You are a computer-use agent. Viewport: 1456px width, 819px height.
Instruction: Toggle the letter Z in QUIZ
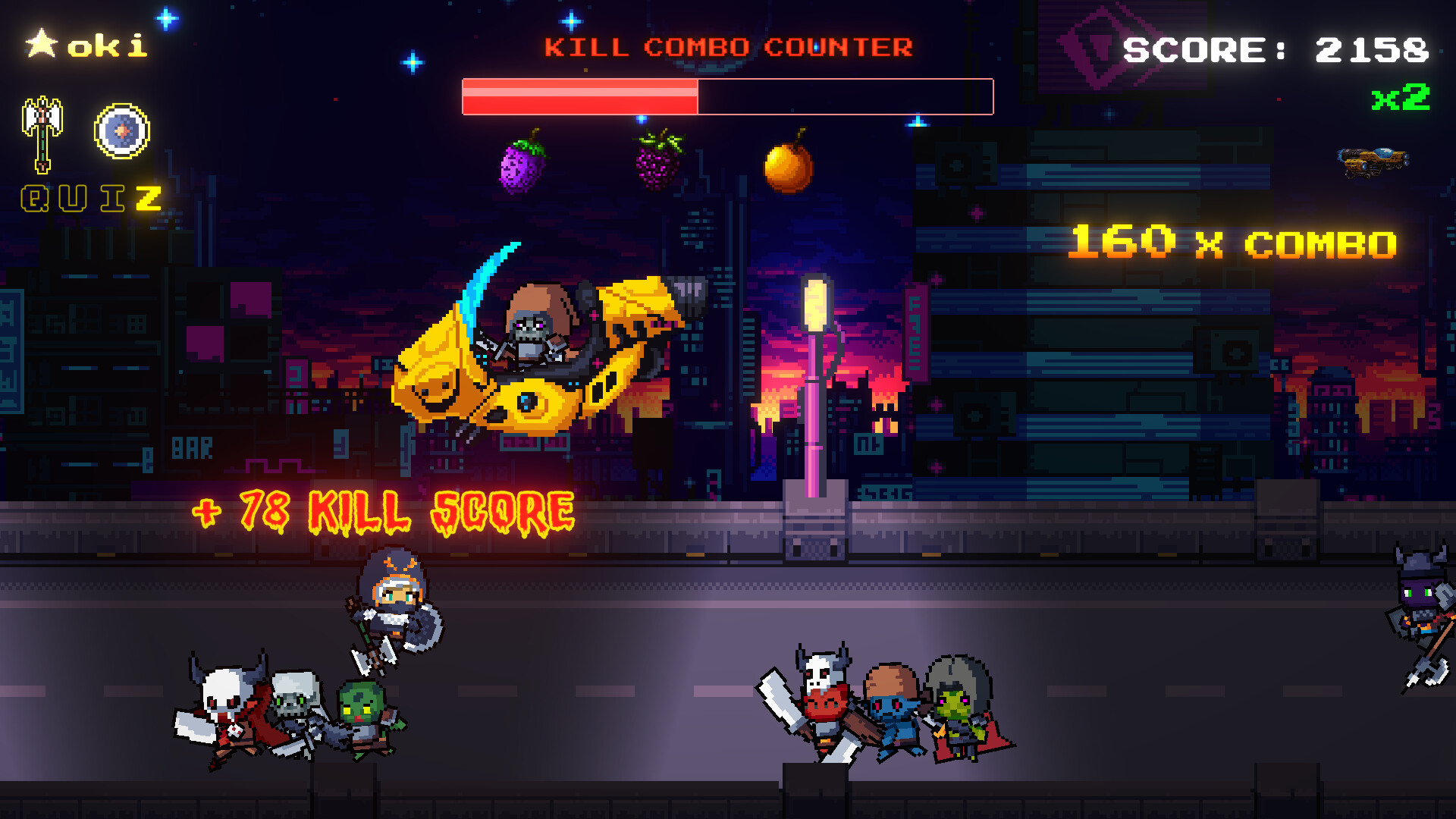148,199
